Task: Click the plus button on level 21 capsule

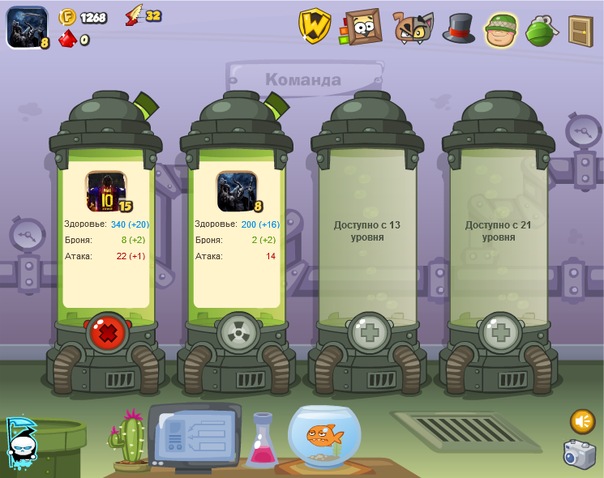Action: [498, 332]
